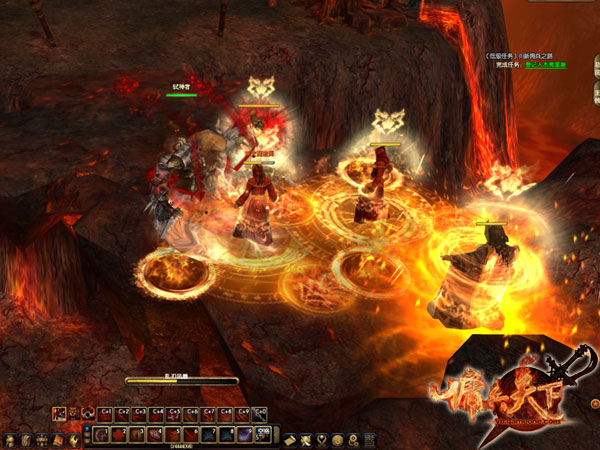Use the skill in slot C+0
The width and height of the screenshot is (600, 450).
click(260, 412)
